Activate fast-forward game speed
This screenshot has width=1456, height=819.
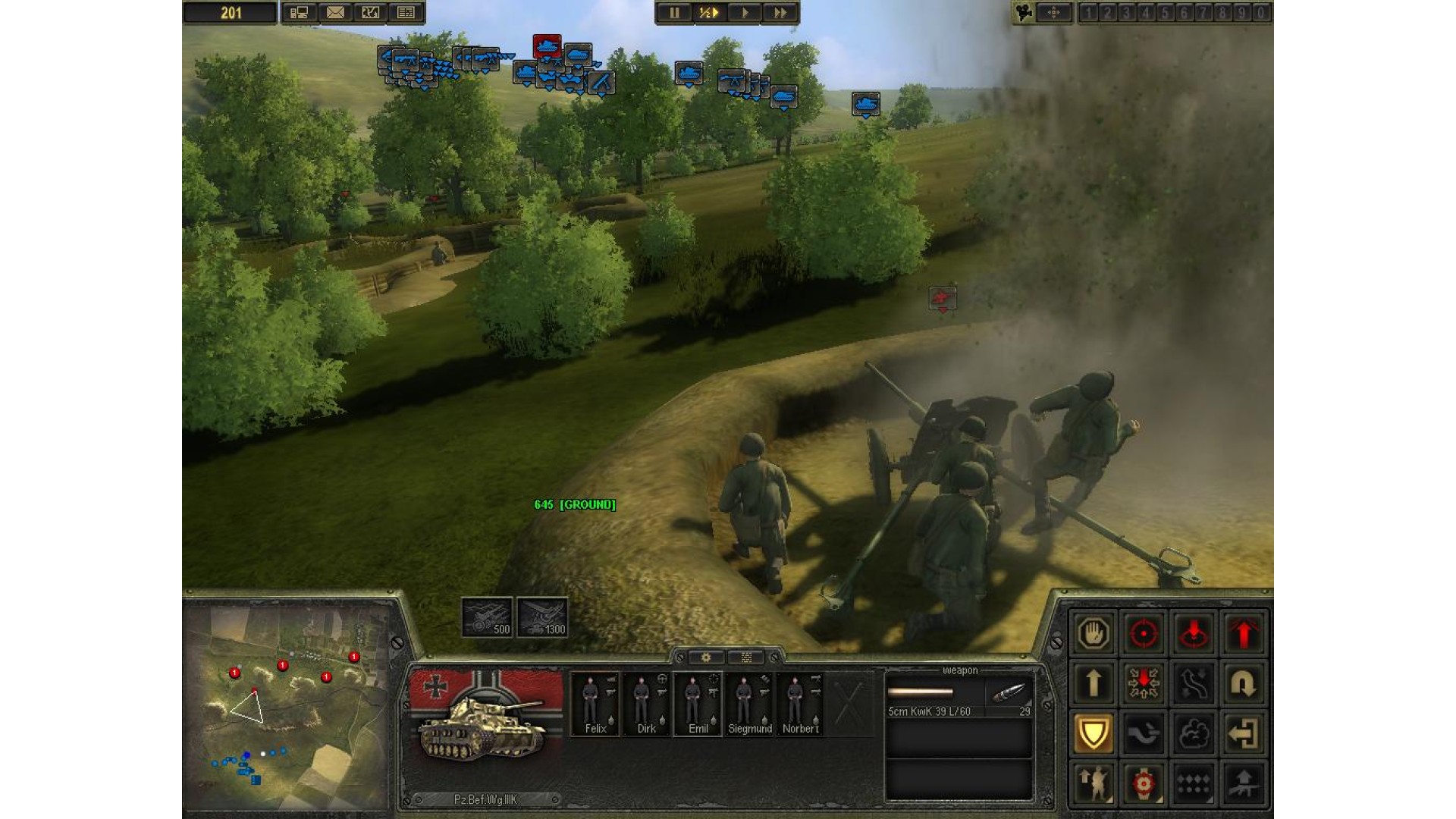tap(779, 13)
